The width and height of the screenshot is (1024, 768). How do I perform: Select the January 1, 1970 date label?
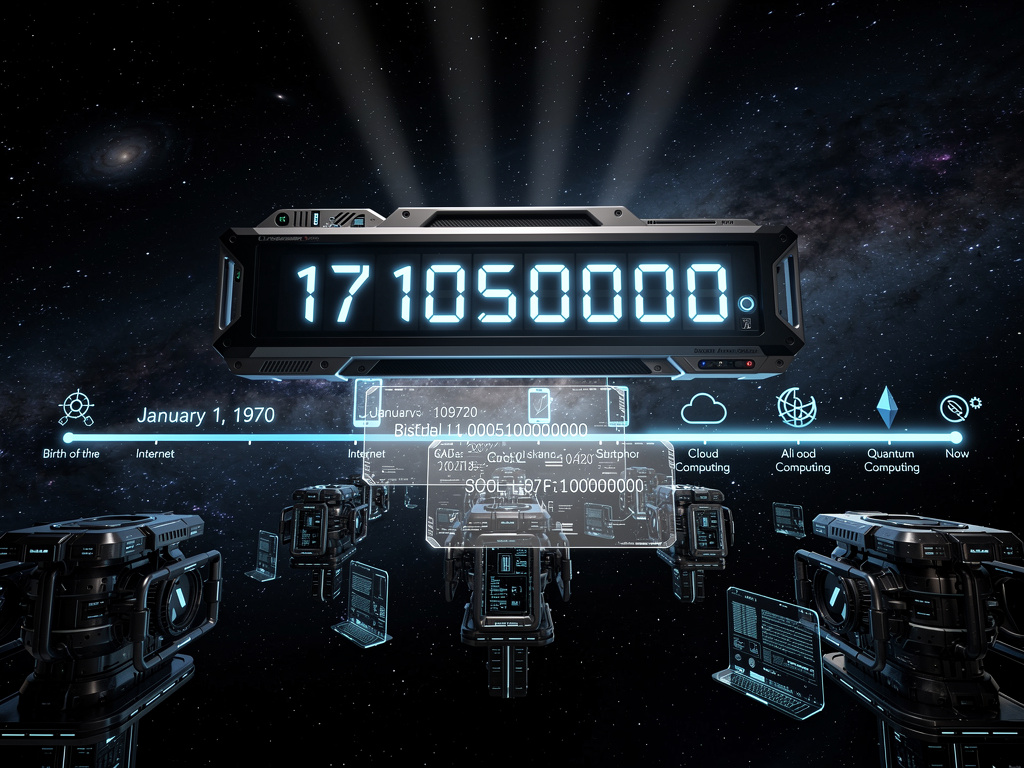(206, 416)
